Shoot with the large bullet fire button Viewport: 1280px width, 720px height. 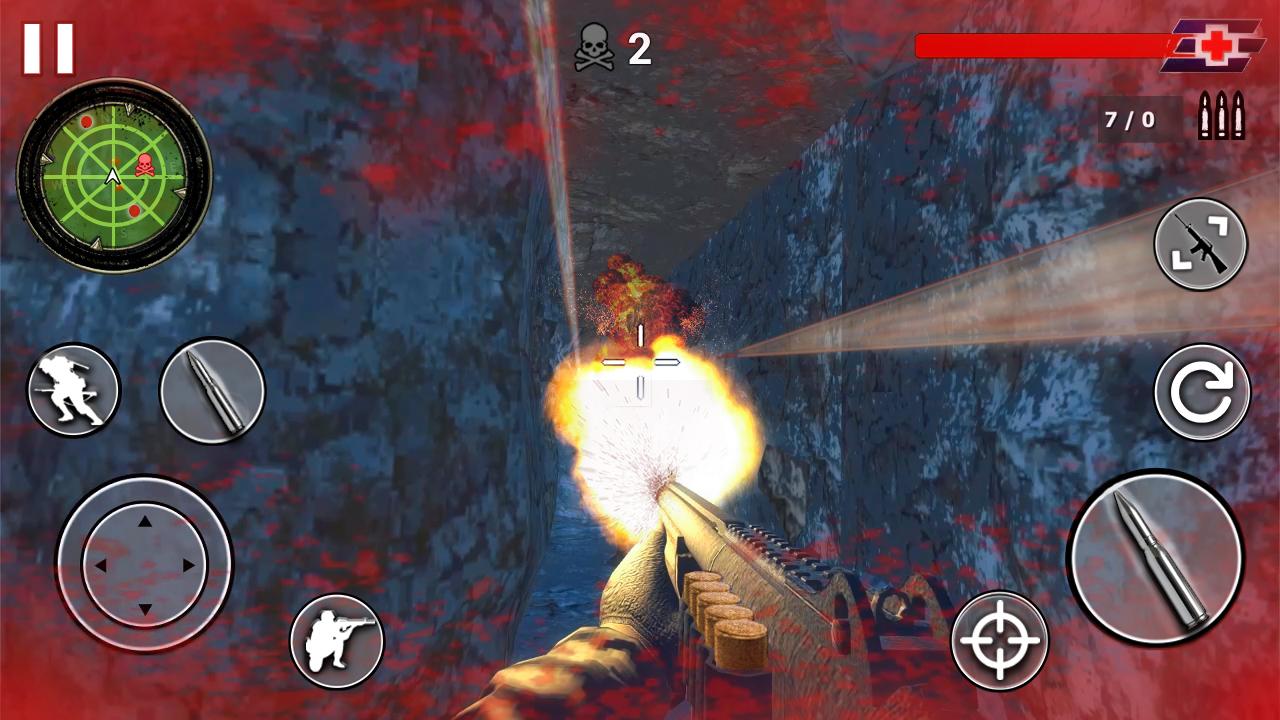point(1155,557)
